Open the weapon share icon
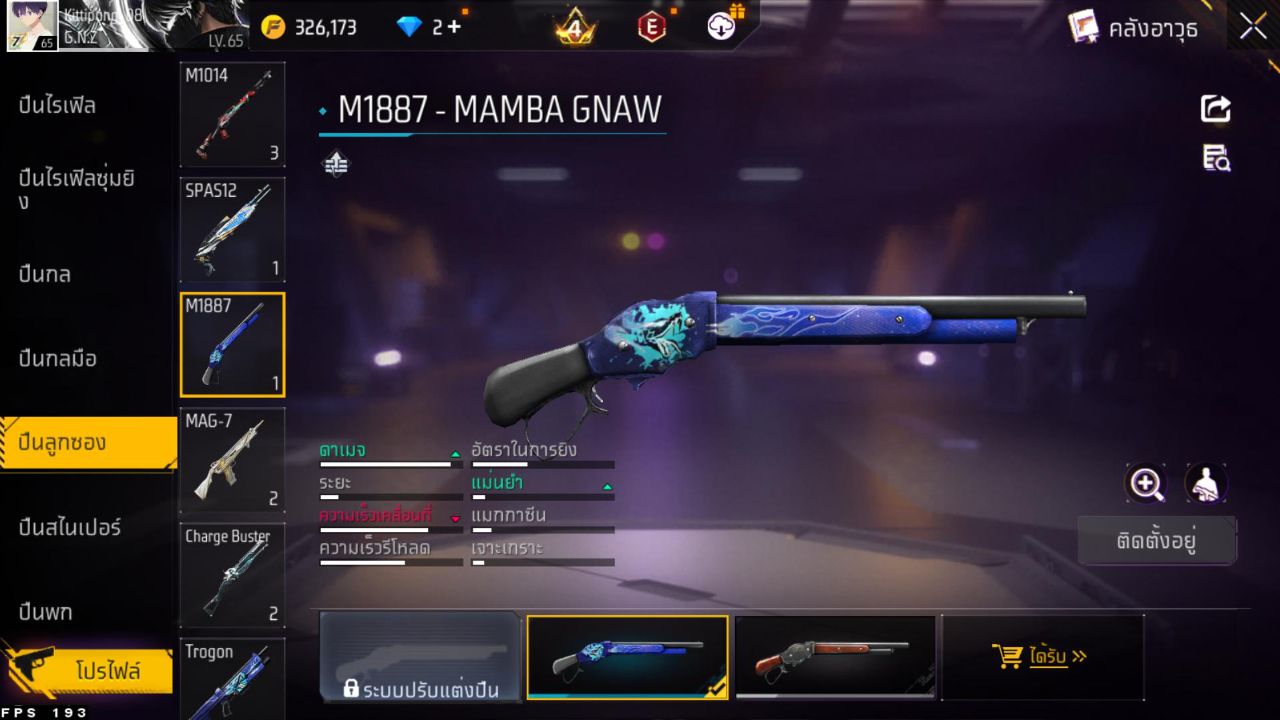Image resolution: width=1280 pixels, height=720 pixels. coord(1215,109)
